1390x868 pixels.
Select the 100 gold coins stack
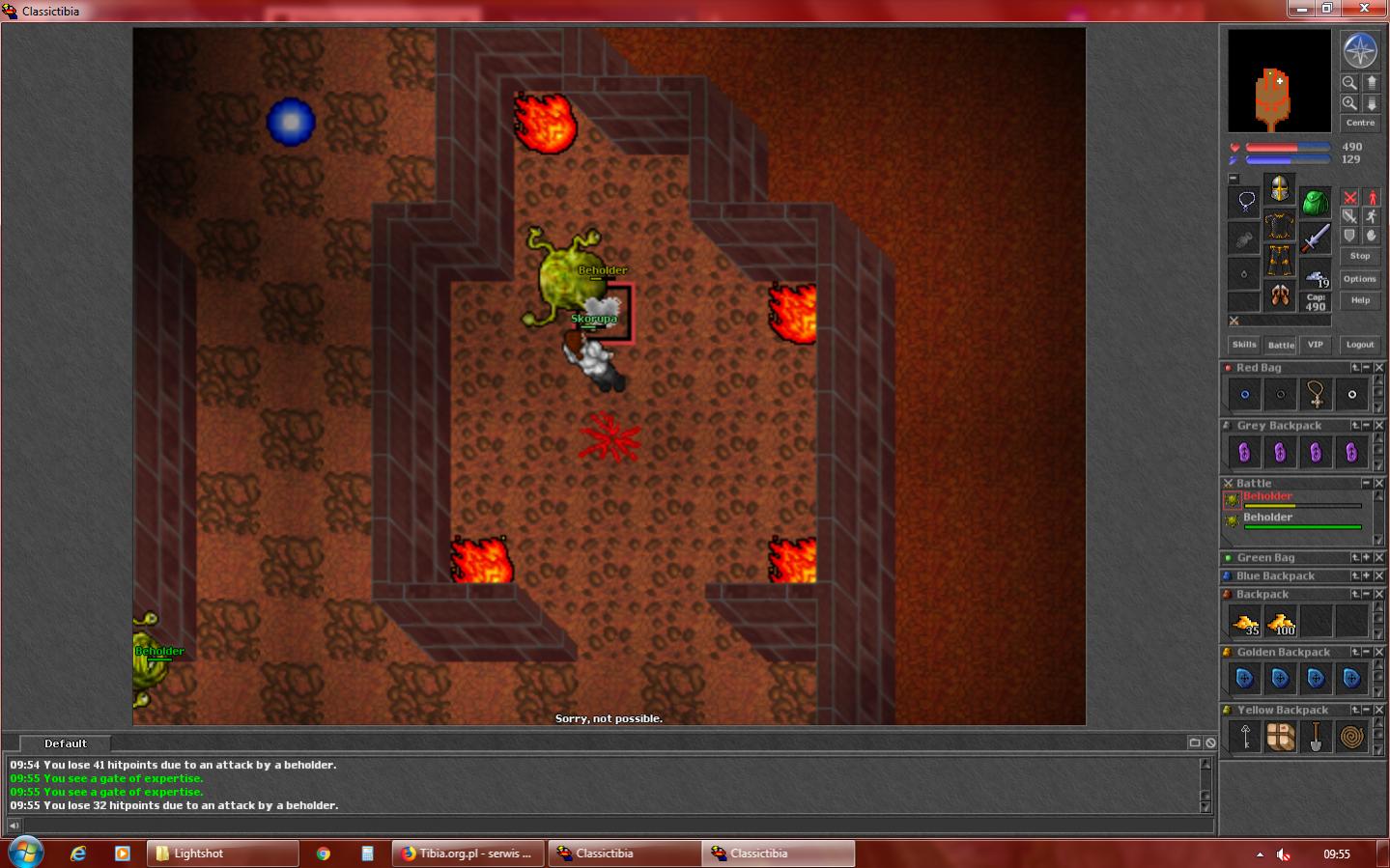pyautogui.click(x=1281, y=622)
